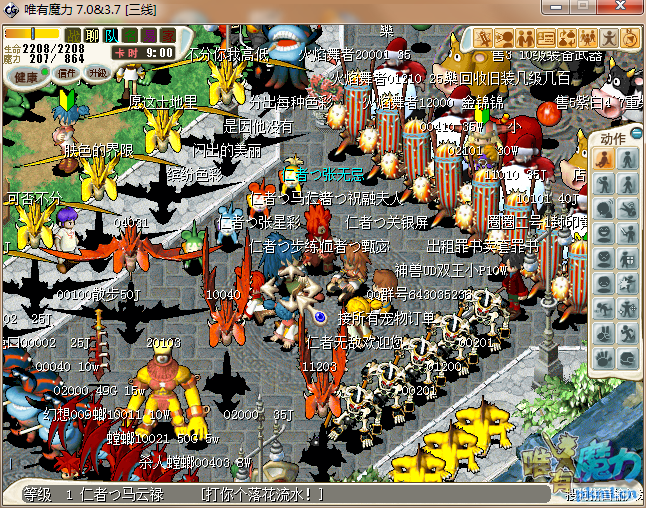Toggle the 易 trade button
The image size is (646, 508).
pos(148,36)
